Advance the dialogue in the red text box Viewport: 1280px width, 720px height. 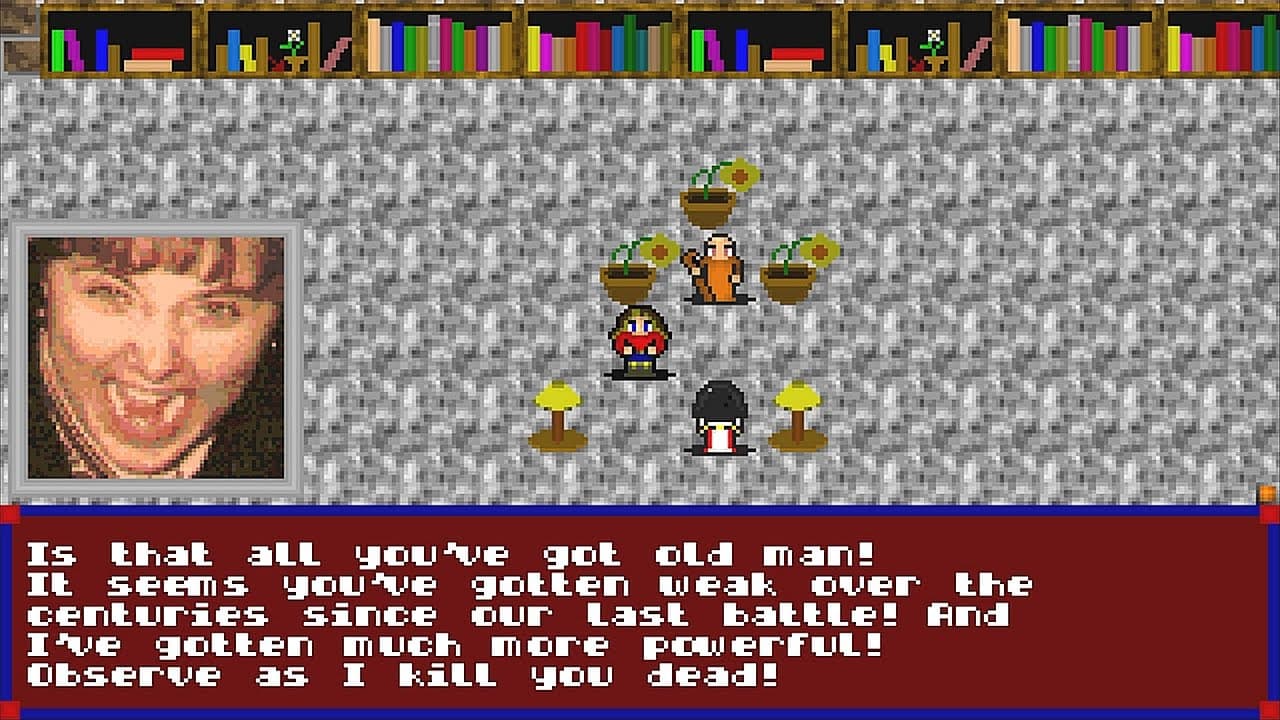pyautogui.click(x=640, y=612)
